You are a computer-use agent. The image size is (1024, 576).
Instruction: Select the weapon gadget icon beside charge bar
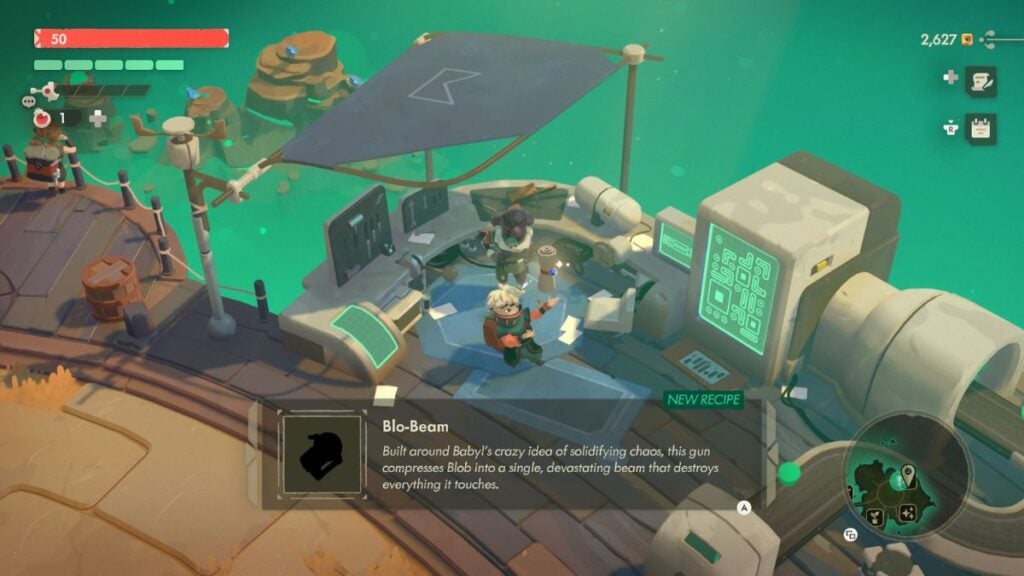(x=42, y=92)
